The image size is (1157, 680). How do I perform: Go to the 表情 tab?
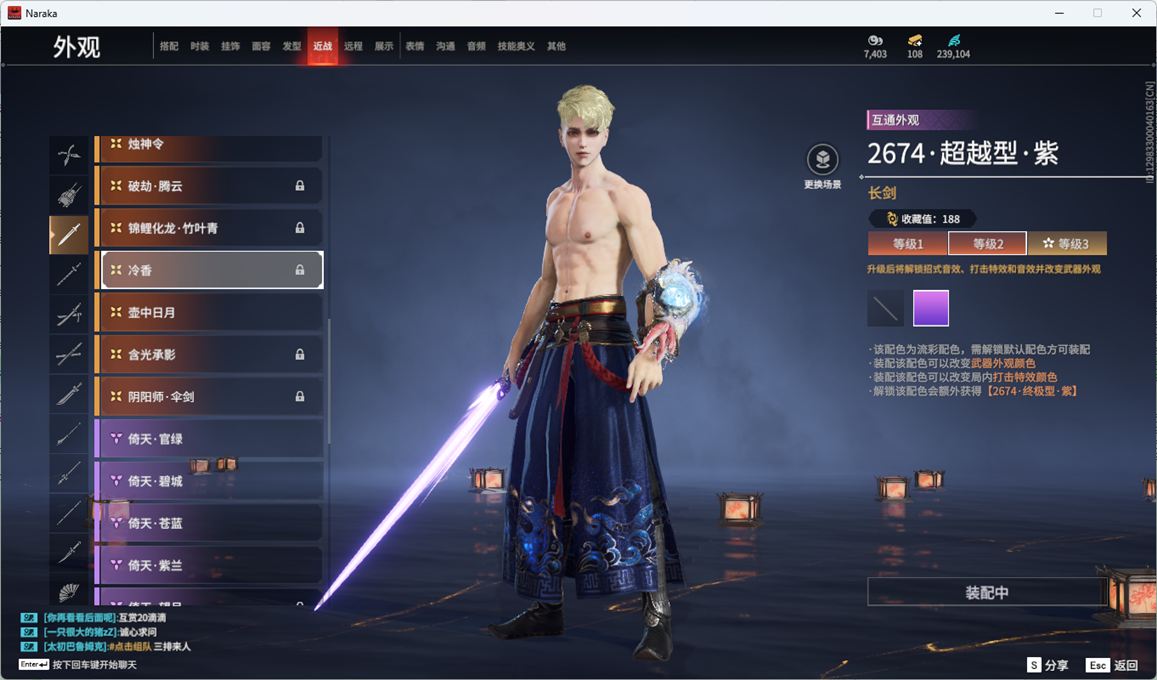[x=415, y=46]
